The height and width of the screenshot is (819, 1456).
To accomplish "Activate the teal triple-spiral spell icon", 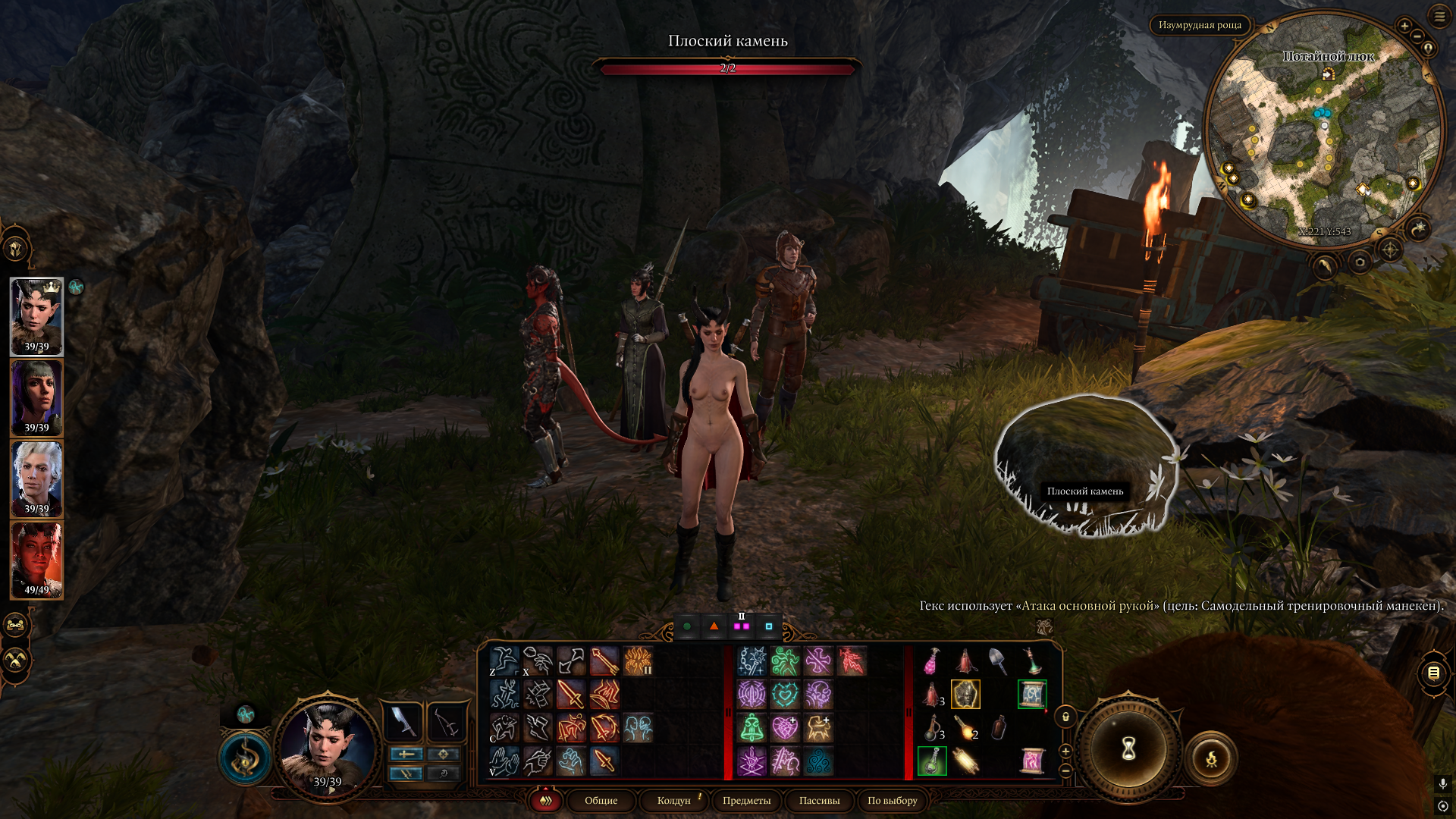I will [x=818, y=761].
